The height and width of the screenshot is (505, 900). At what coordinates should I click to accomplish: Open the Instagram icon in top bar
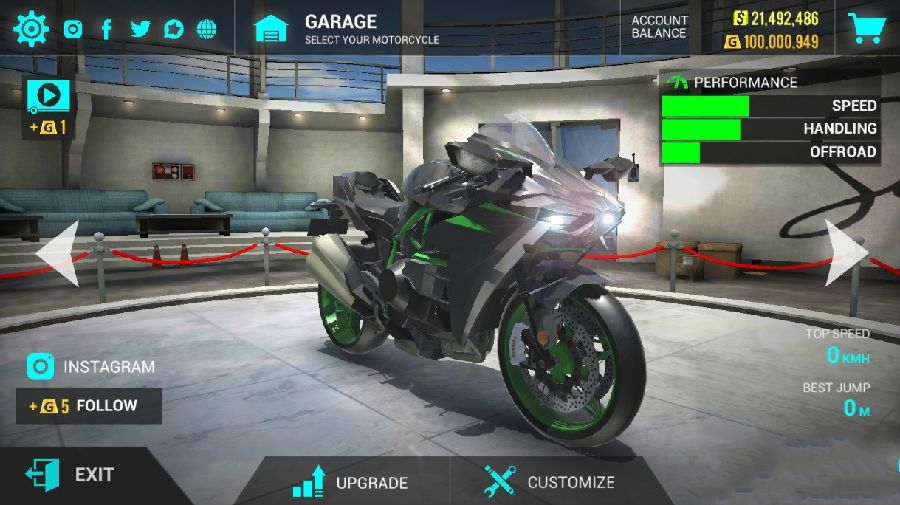click(73, 29)
